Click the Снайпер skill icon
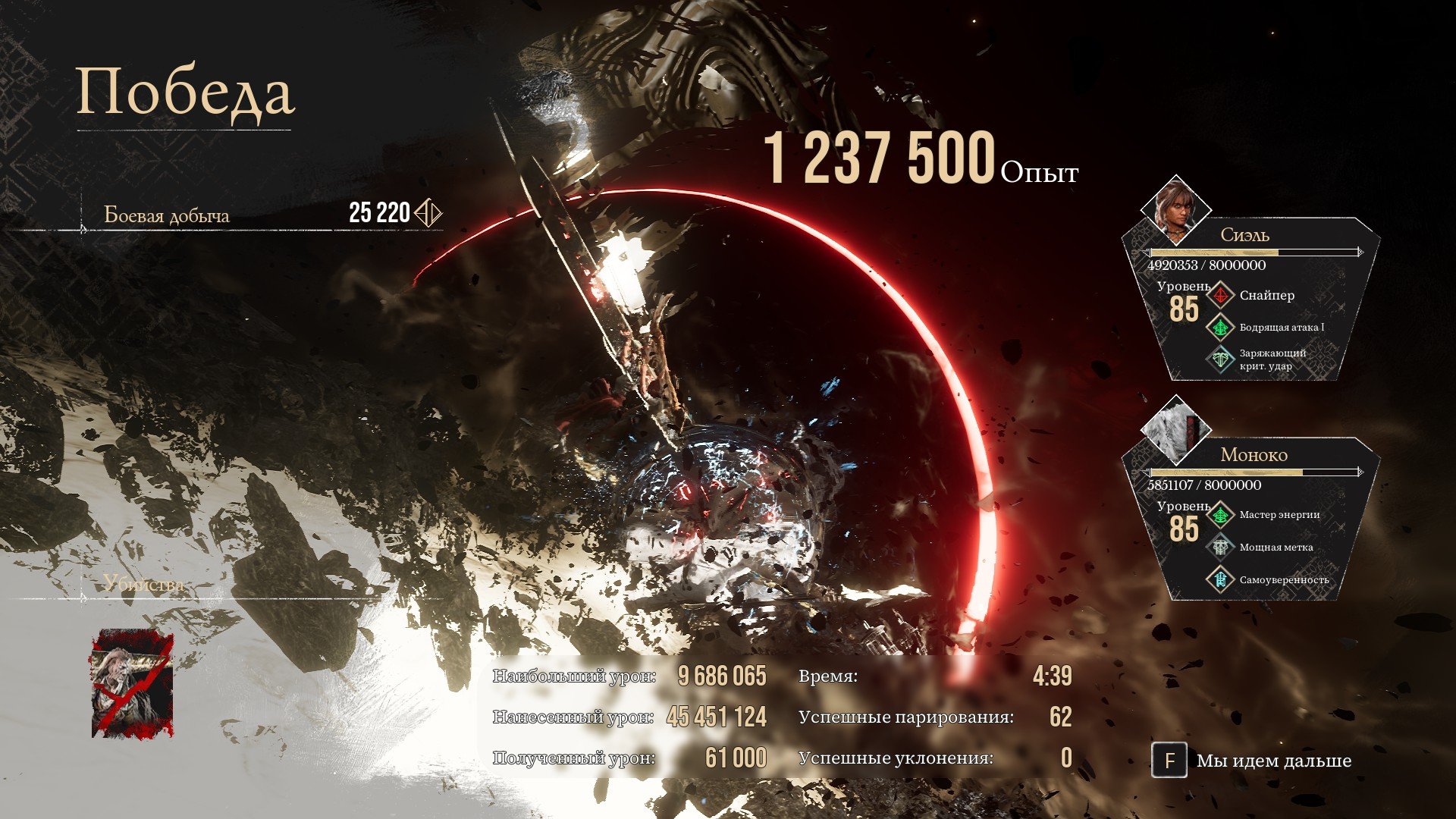The image size is (1456, 819). [x=1221, y=296]
